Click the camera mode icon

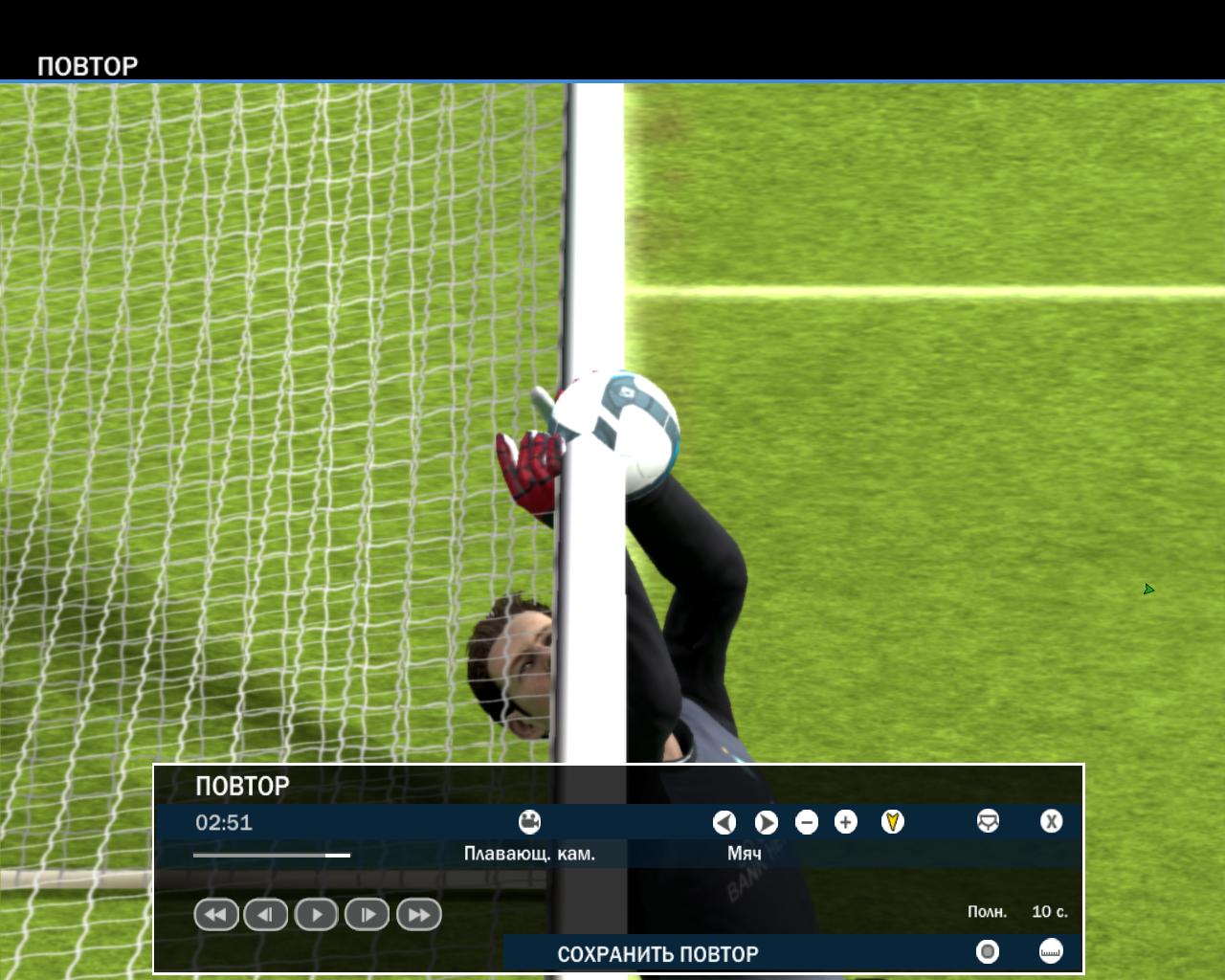[529, 822]
